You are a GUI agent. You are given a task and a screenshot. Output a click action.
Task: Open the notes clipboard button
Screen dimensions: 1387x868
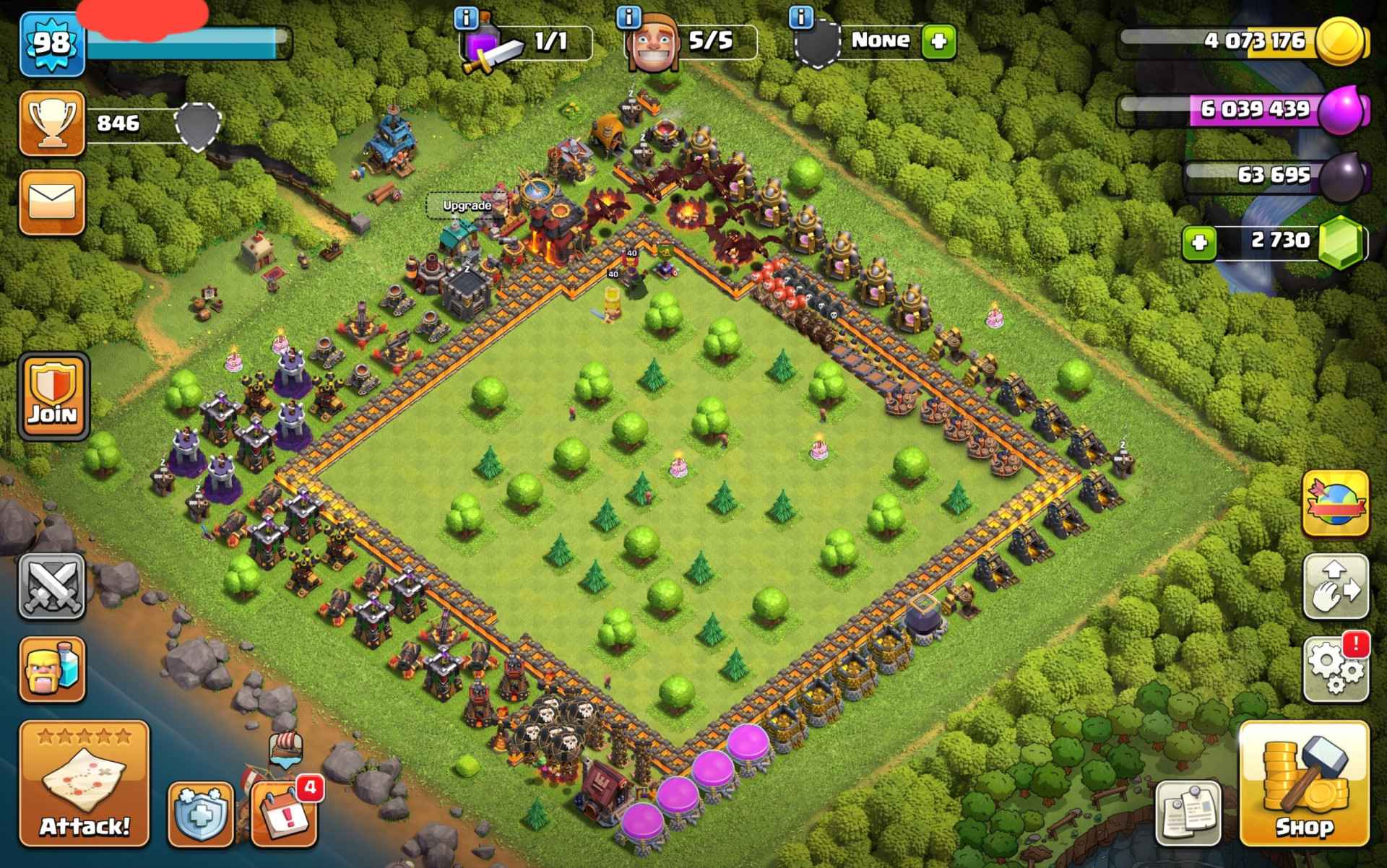tap(1188, 812)
